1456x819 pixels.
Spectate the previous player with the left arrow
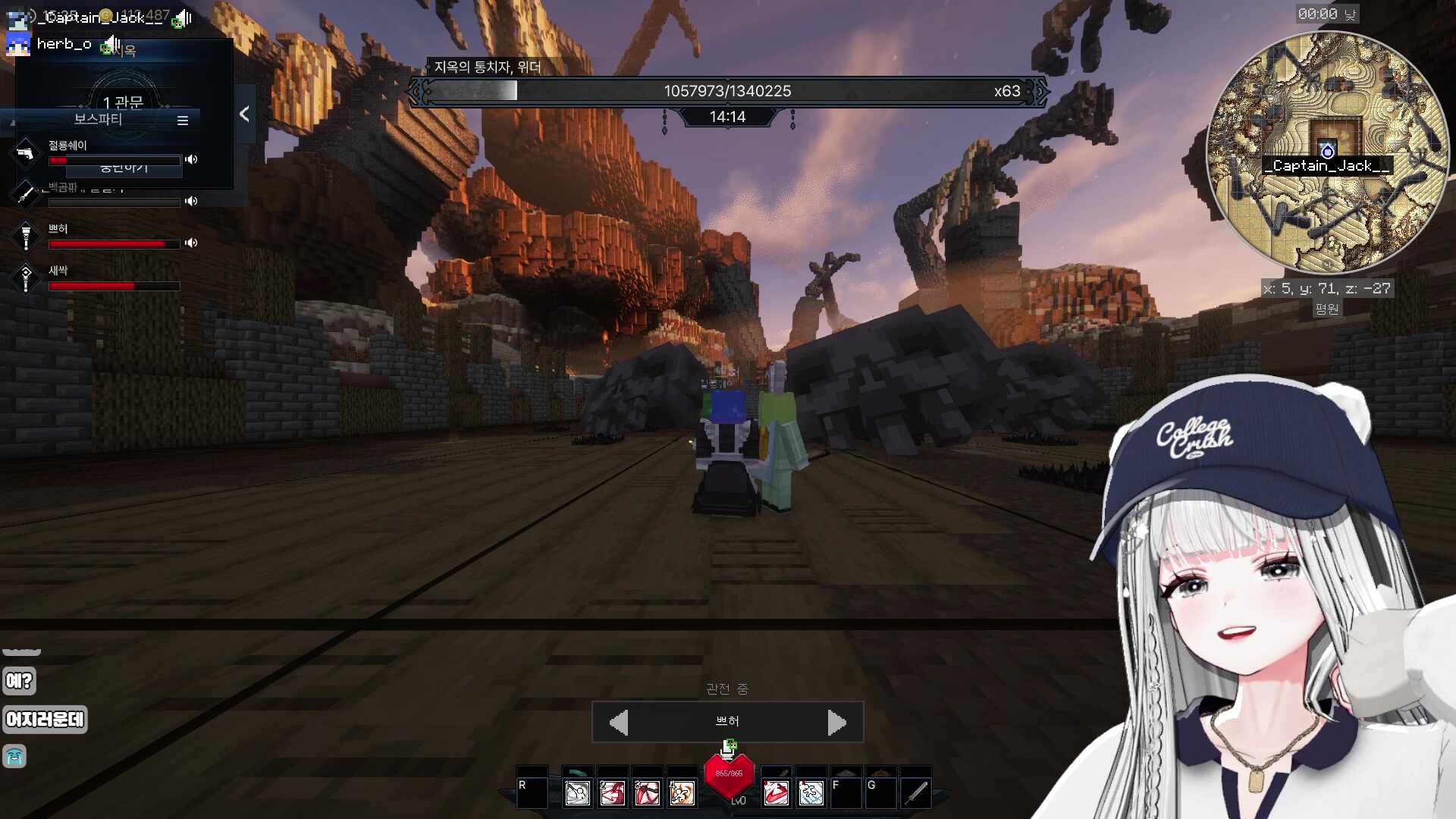click(x=619, y=722)
